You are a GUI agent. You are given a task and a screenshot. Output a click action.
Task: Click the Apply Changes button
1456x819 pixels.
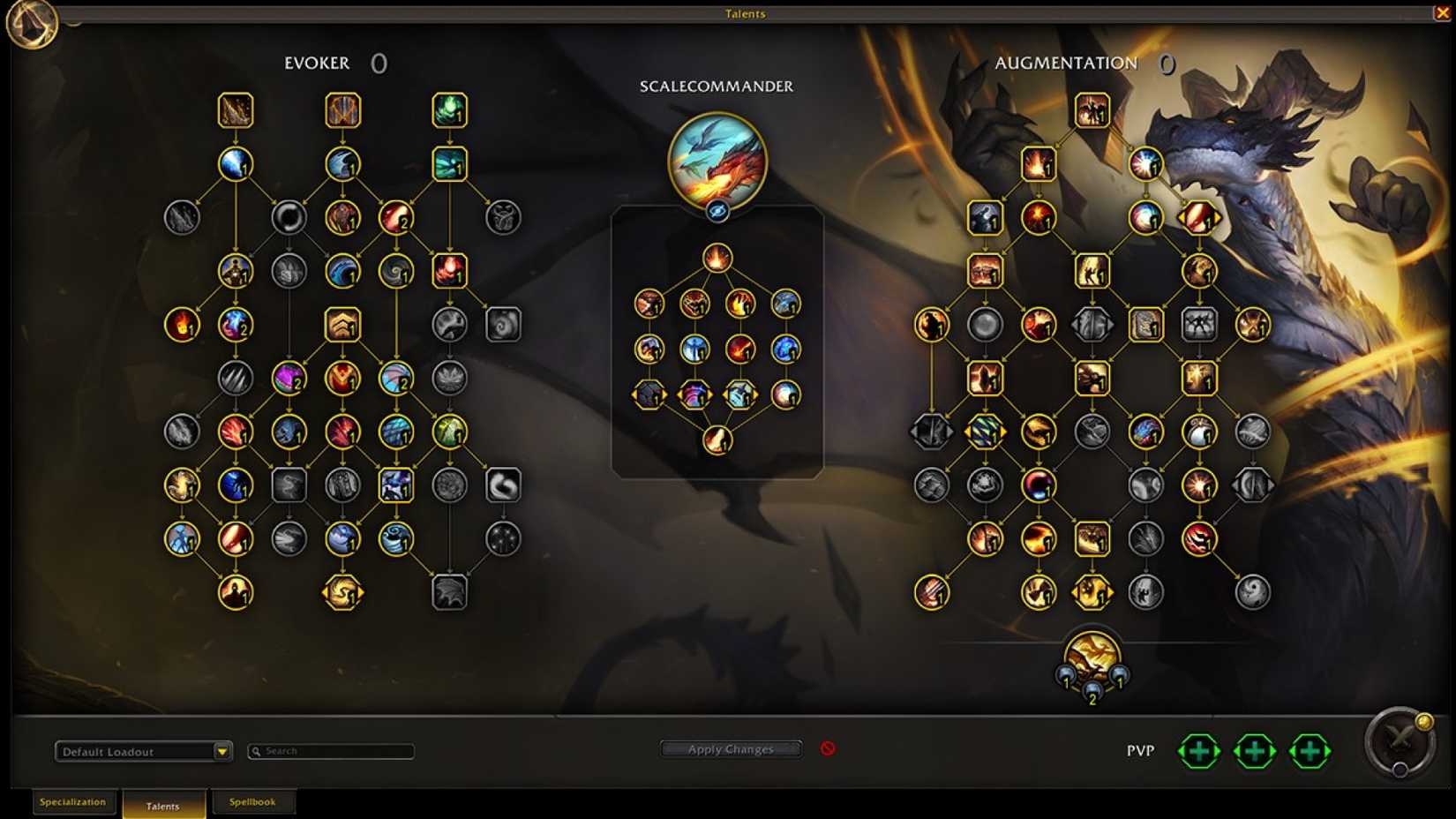point(731,748)
